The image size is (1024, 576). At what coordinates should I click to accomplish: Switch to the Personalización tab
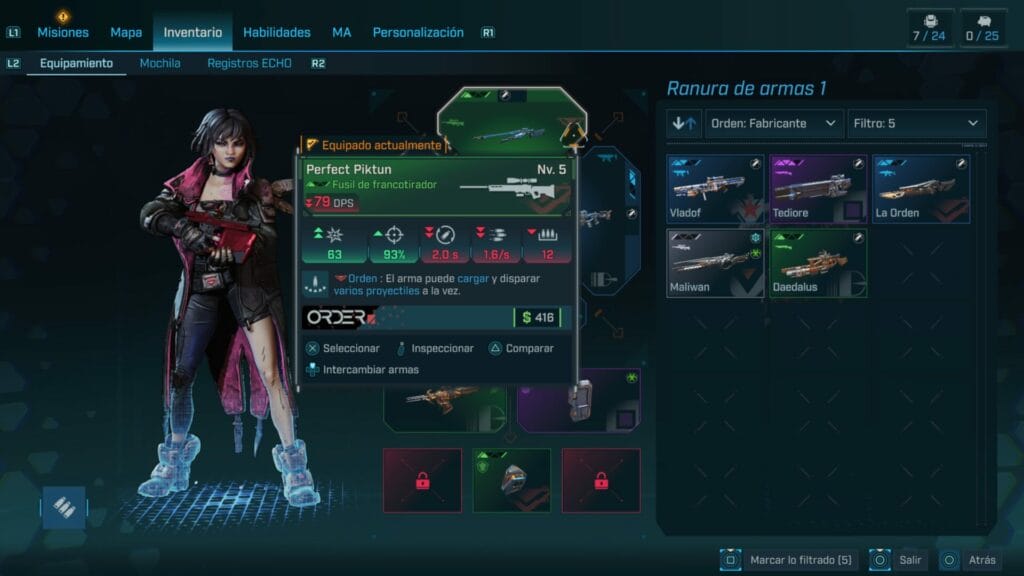(x=418, y=32)
